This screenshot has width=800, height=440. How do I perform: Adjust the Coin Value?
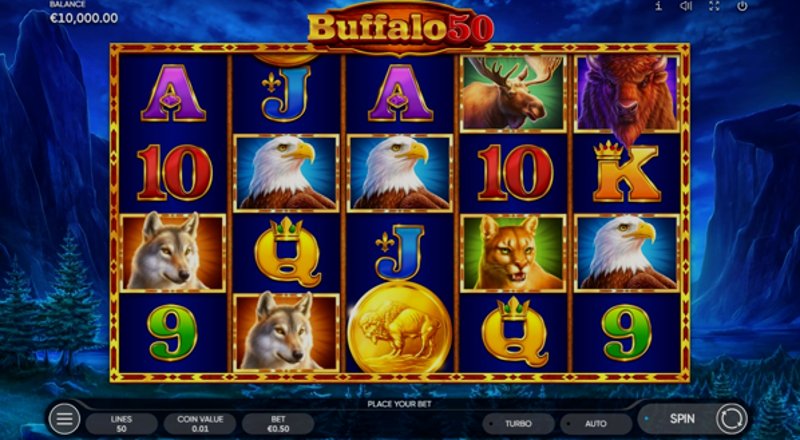point(199,424)
